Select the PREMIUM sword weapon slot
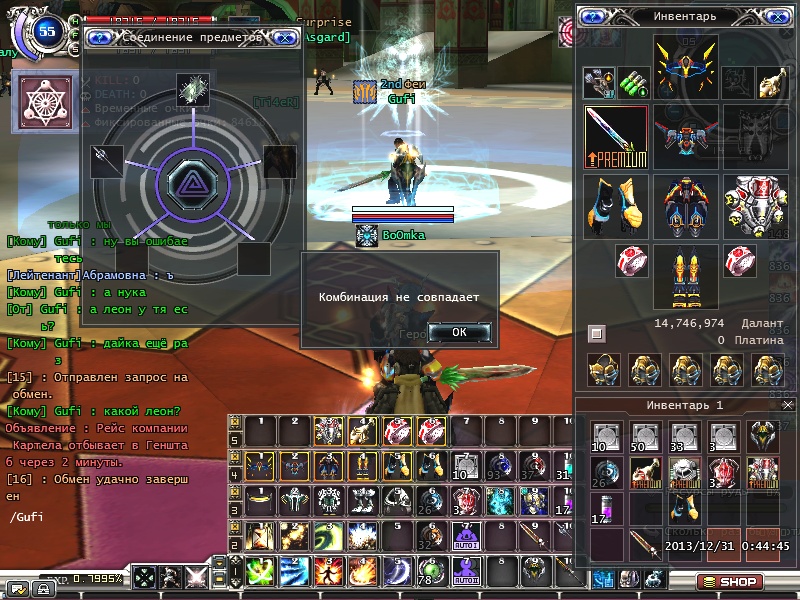The height and width of the screenshot is (600, 800). coord(616,138)
